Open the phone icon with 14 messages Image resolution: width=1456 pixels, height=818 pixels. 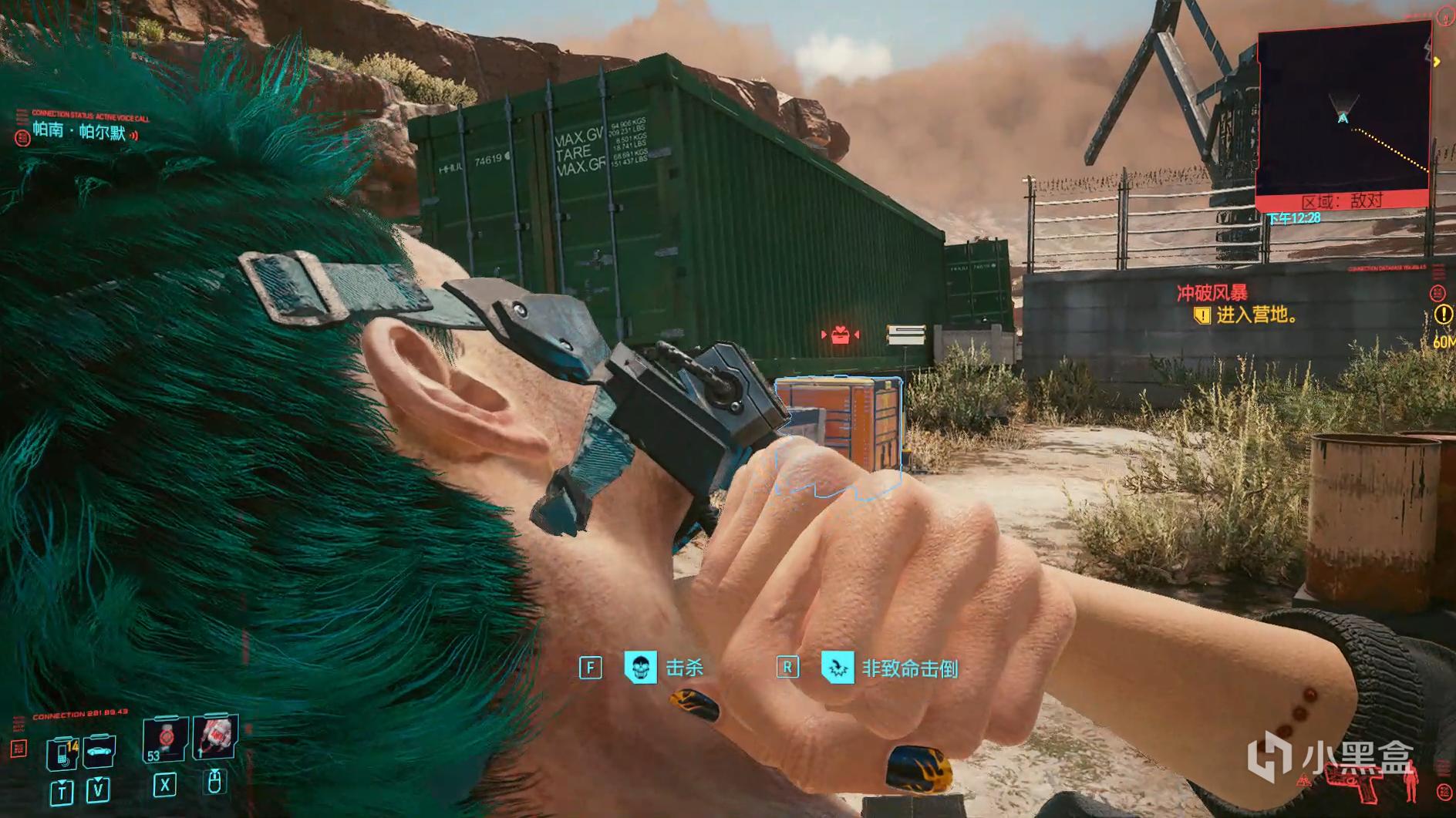[x=62, y=752]
